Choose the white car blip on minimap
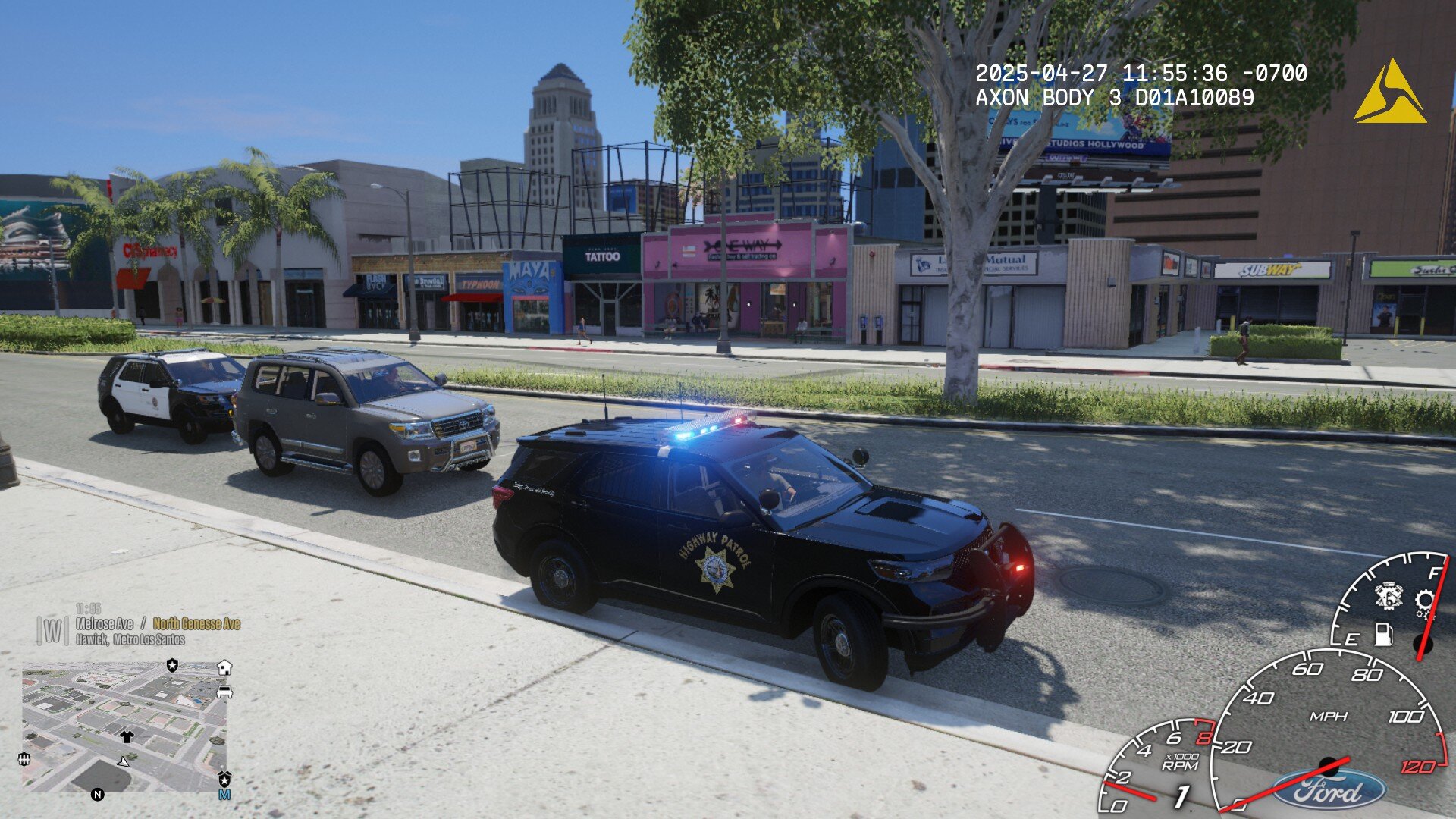1456x819 pixels. tap(224, 691)
